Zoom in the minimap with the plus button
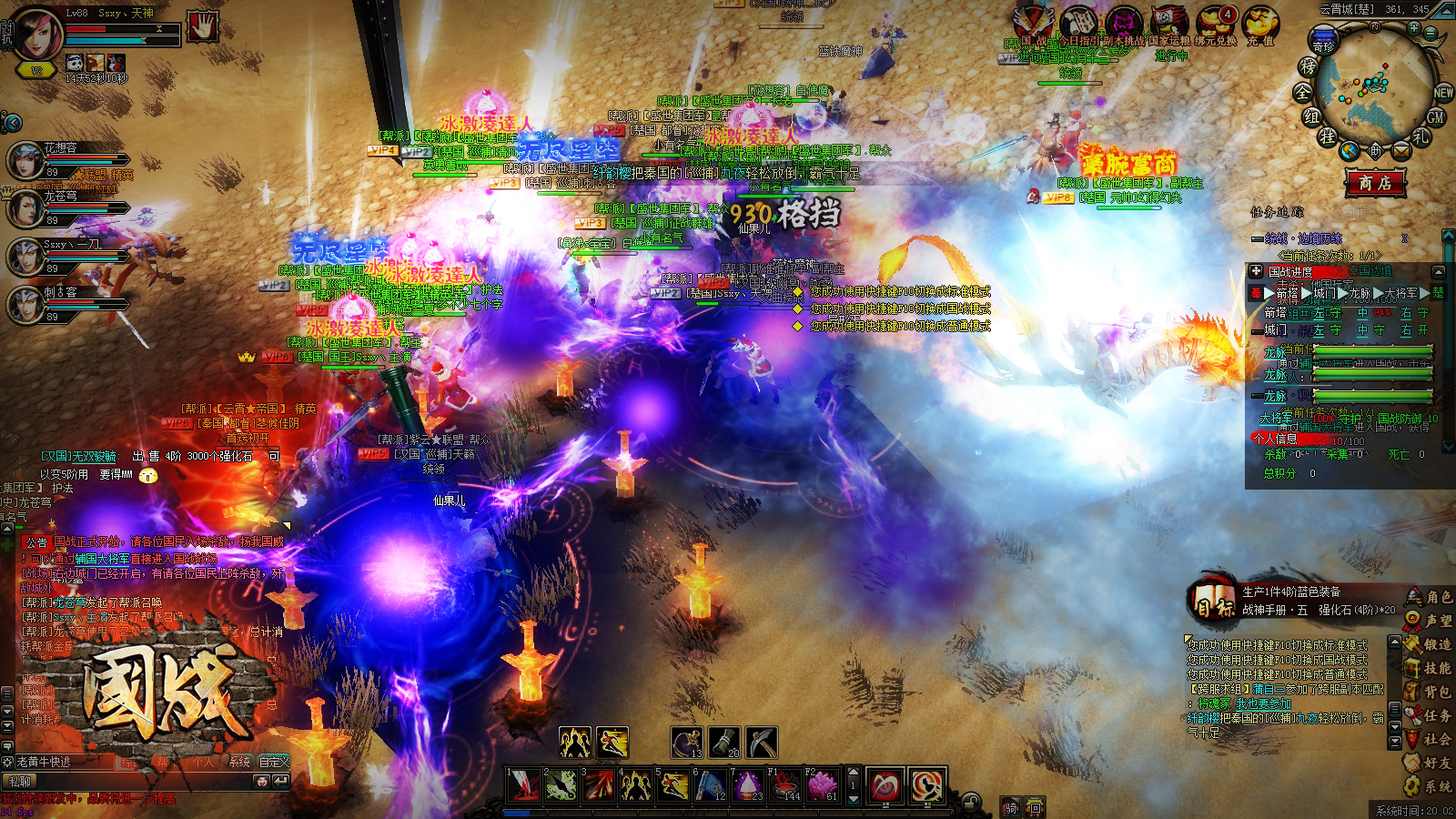Image resolution: width=1456 pixels, height=819 pixels. coord(1414,27)
